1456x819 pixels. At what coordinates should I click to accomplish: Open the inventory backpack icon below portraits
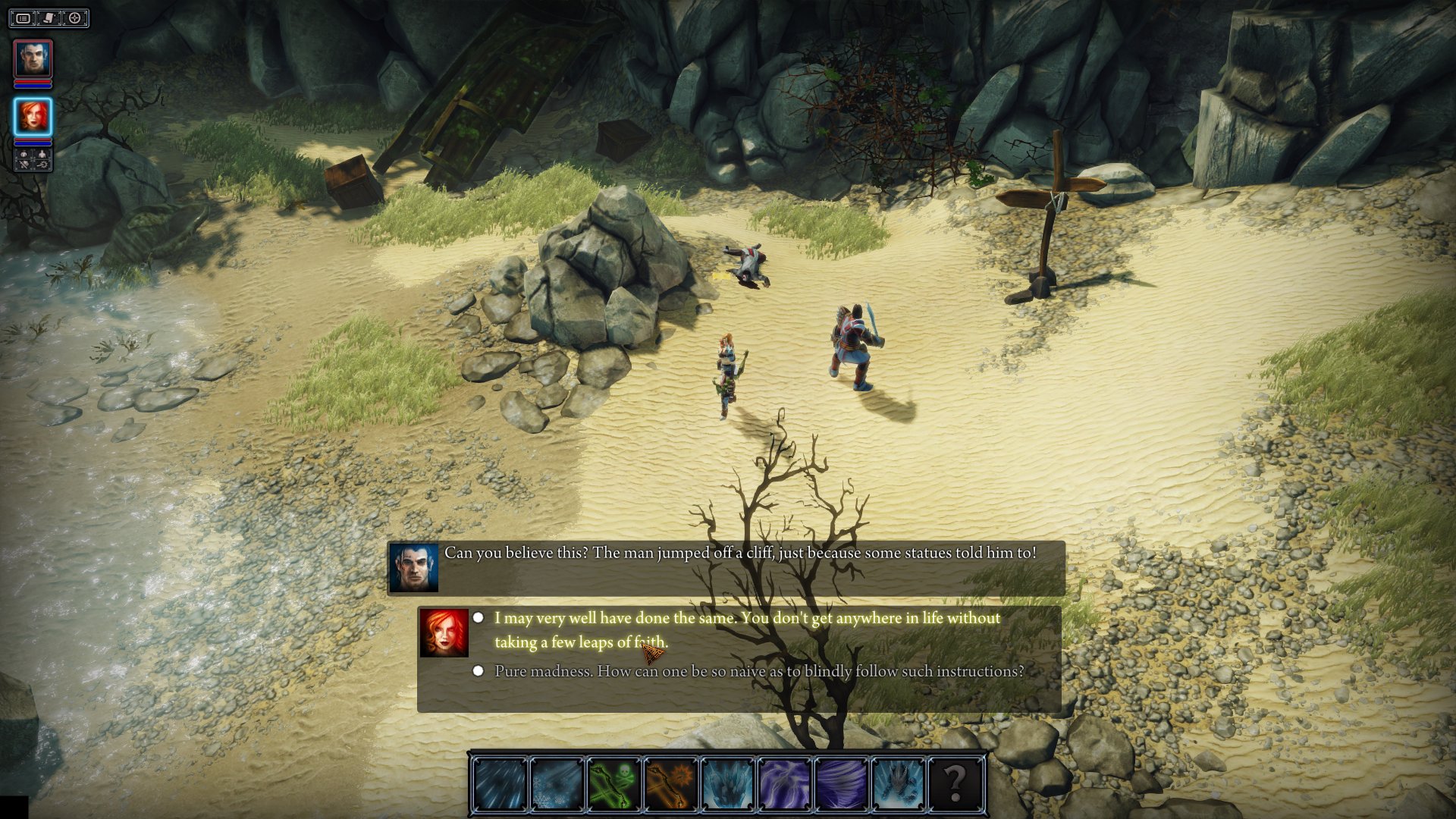(x=24, y=154)
